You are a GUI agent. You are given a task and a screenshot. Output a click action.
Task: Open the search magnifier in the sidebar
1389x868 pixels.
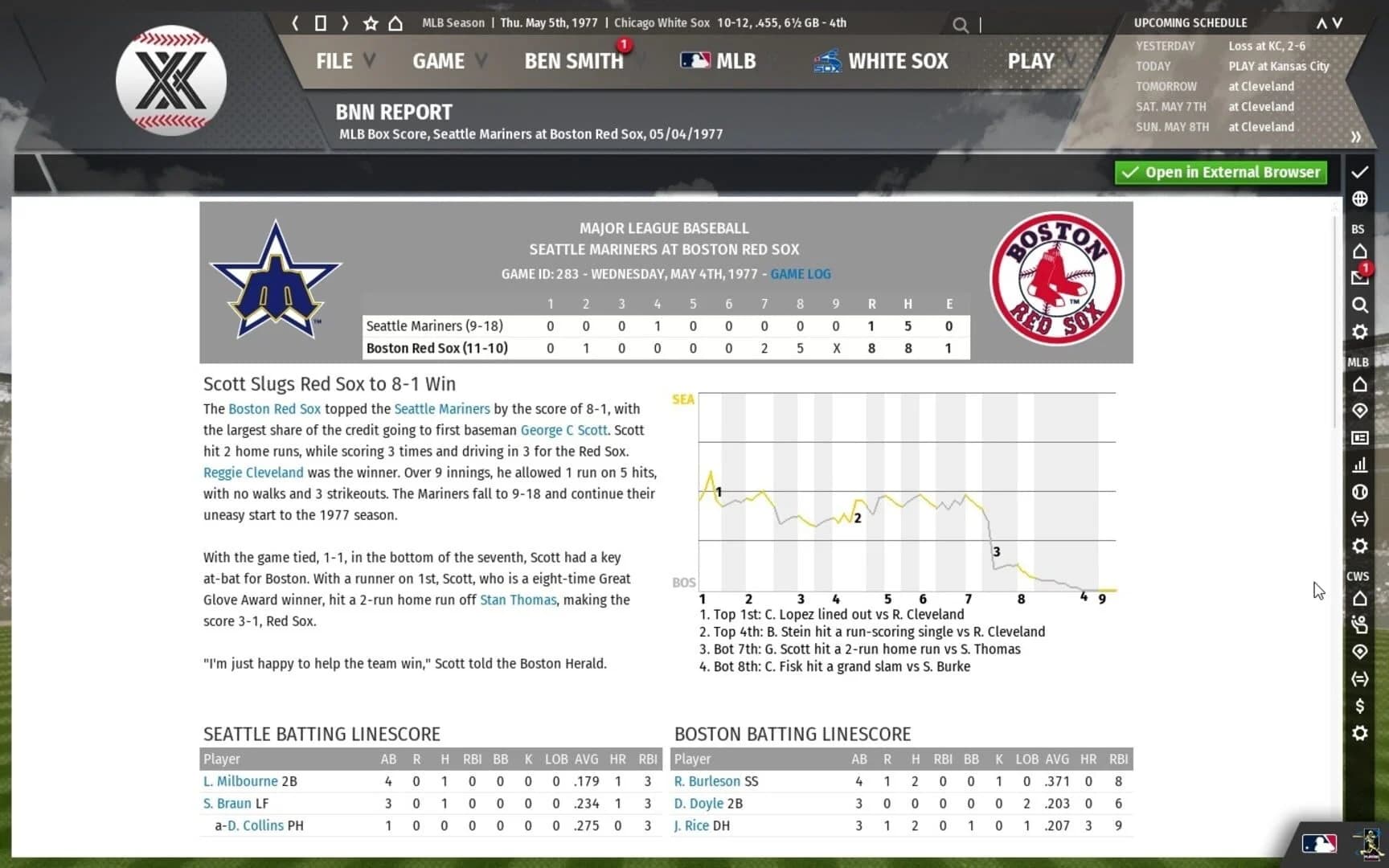[1359, 305]
